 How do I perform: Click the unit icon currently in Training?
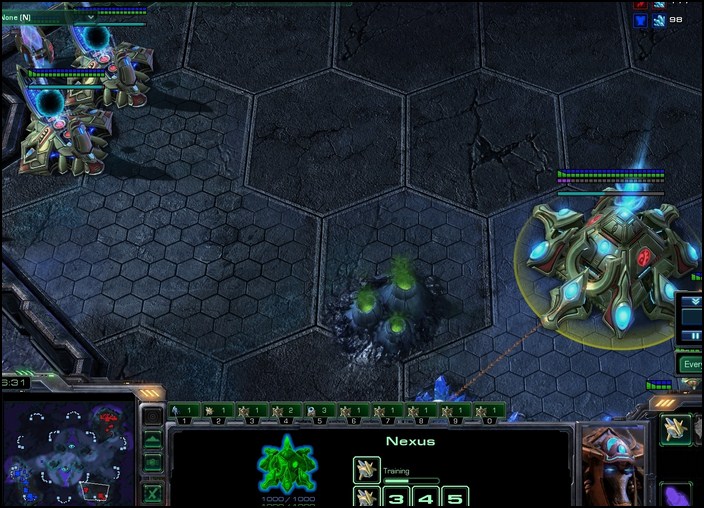click(x=367, y=469)
